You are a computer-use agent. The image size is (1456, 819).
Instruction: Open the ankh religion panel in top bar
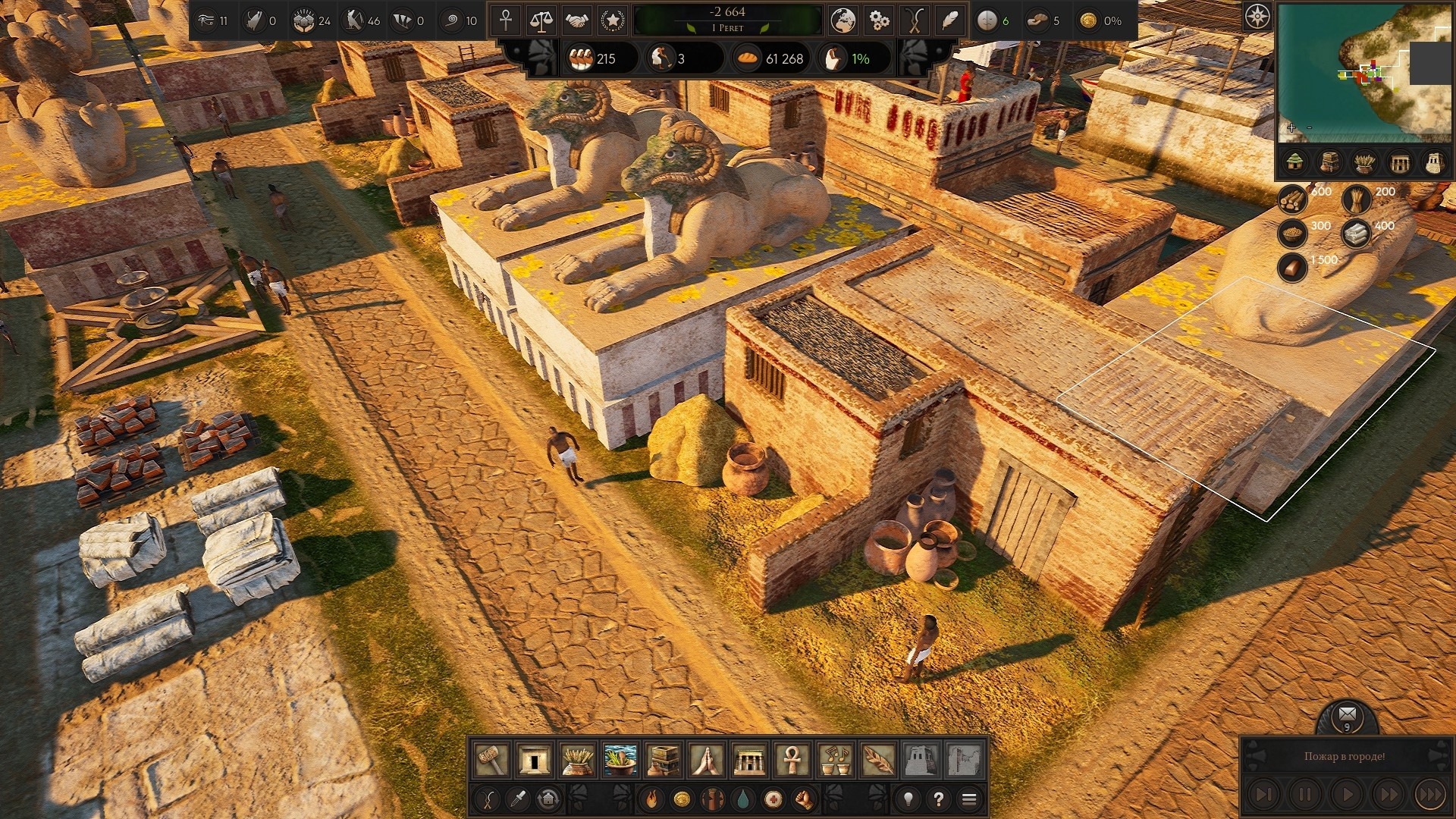coord(506,21)
